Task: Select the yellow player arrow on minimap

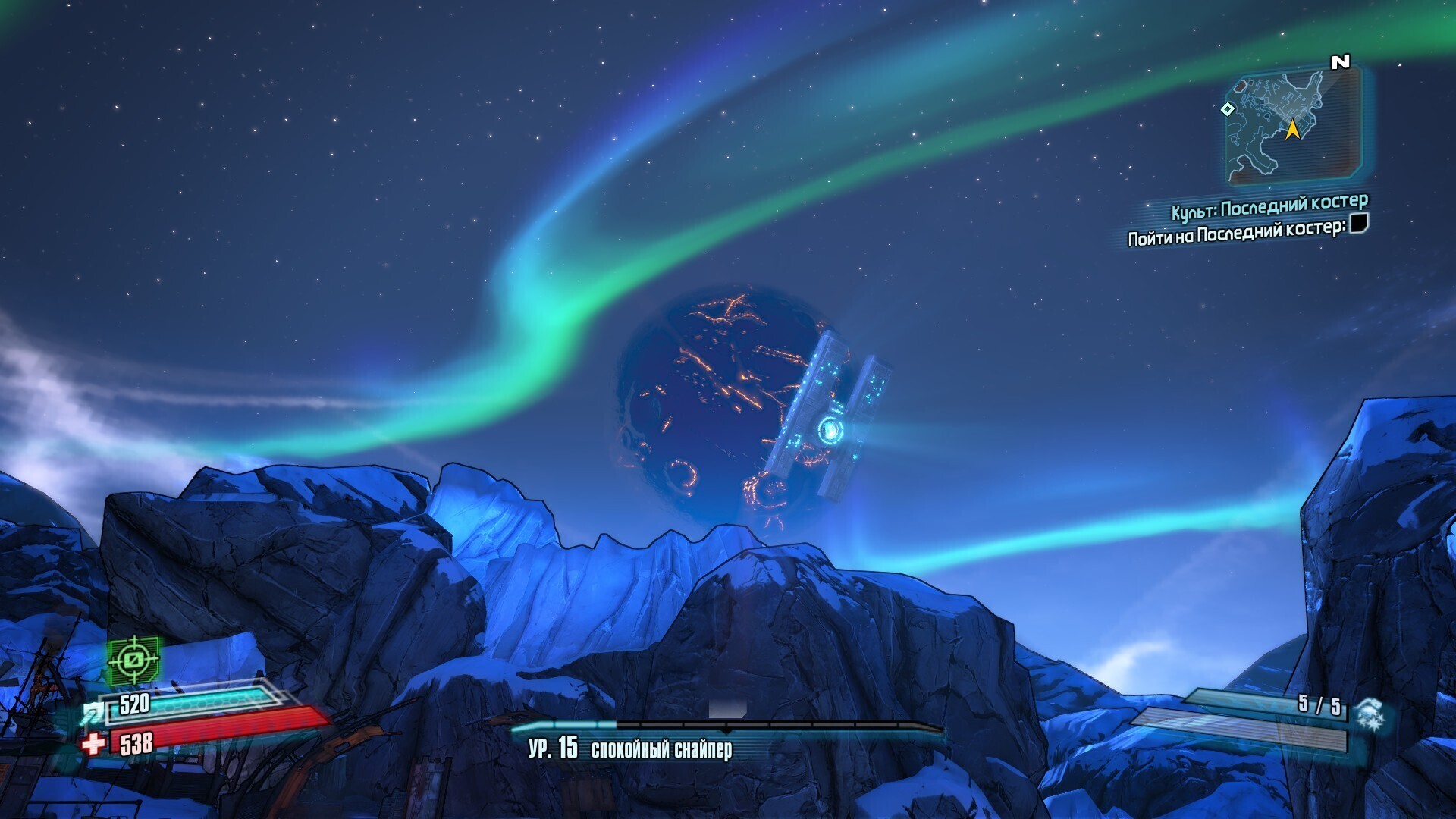Action: 1292,130
